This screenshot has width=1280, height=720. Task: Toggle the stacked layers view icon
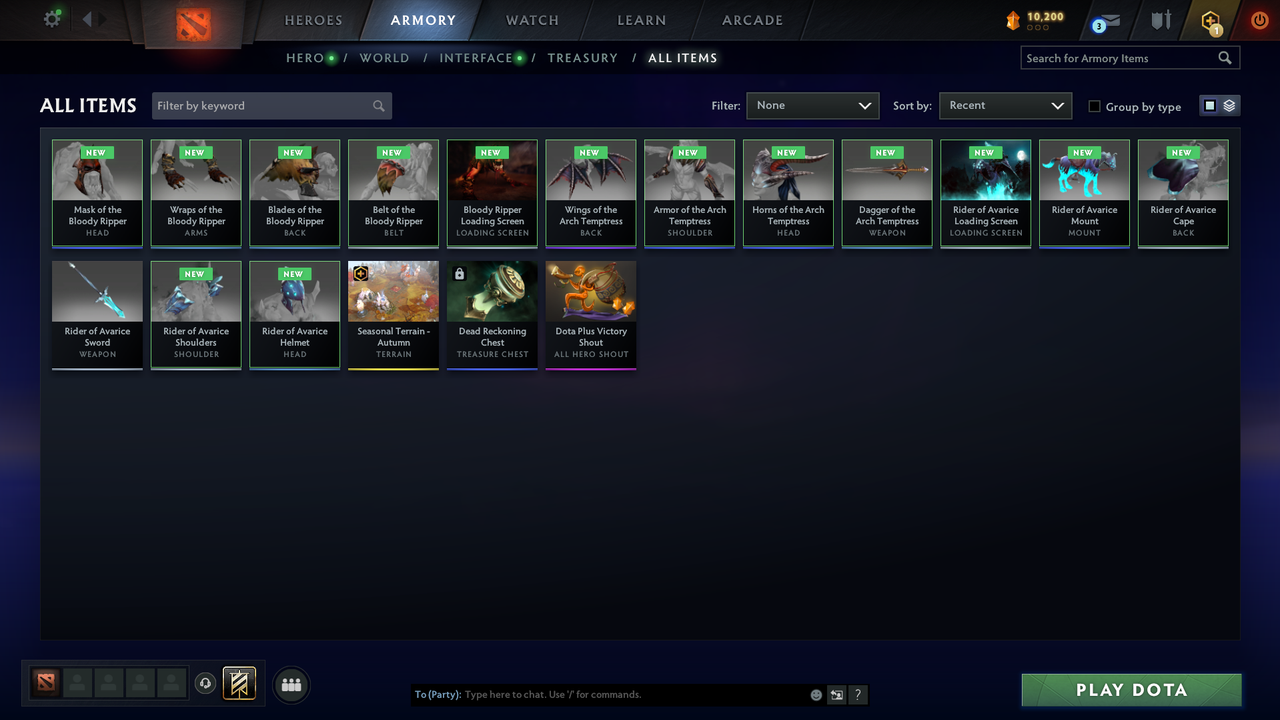coord(1228,103)
